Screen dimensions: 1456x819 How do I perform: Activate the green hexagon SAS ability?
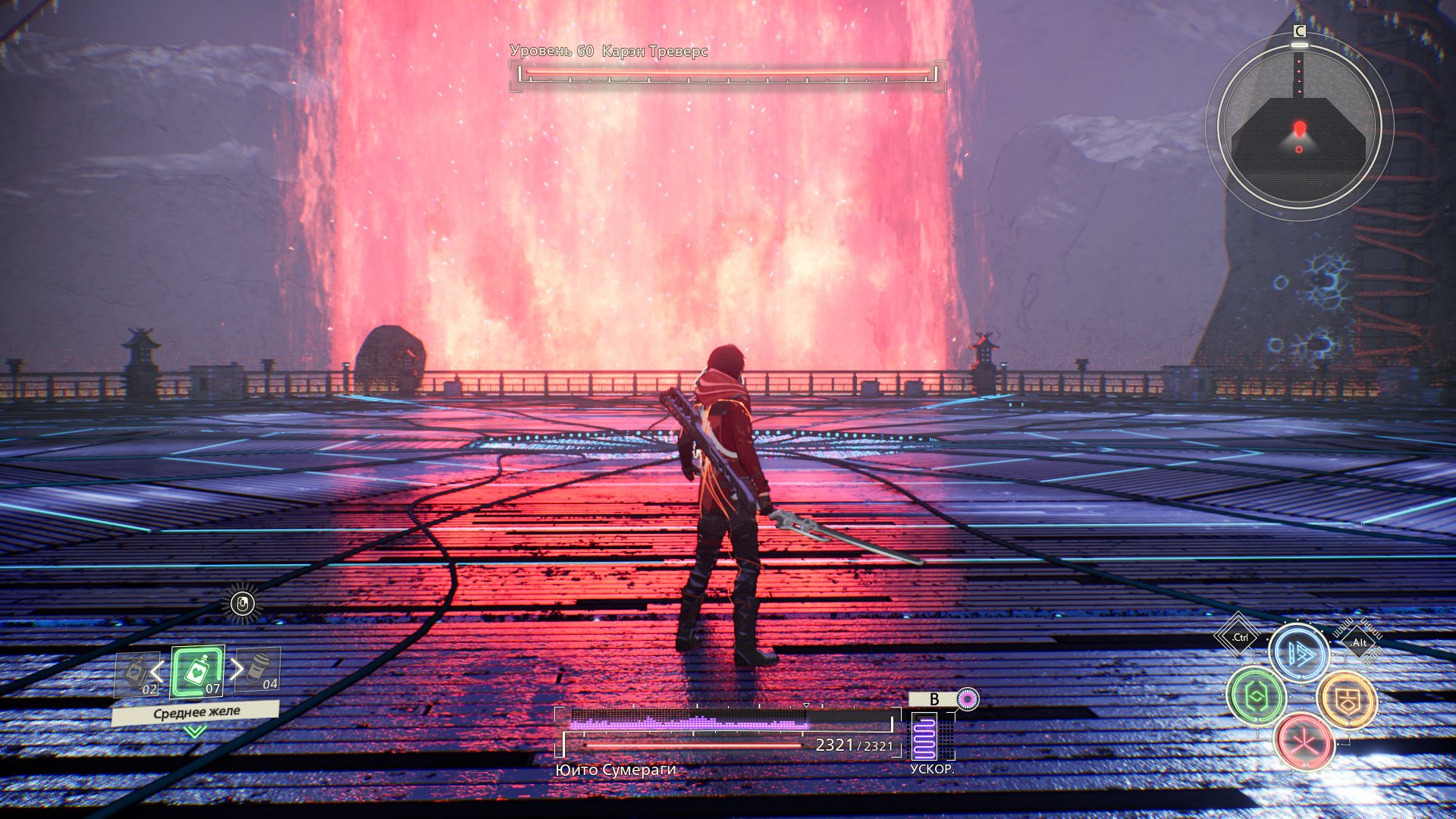coord(1257,696)
